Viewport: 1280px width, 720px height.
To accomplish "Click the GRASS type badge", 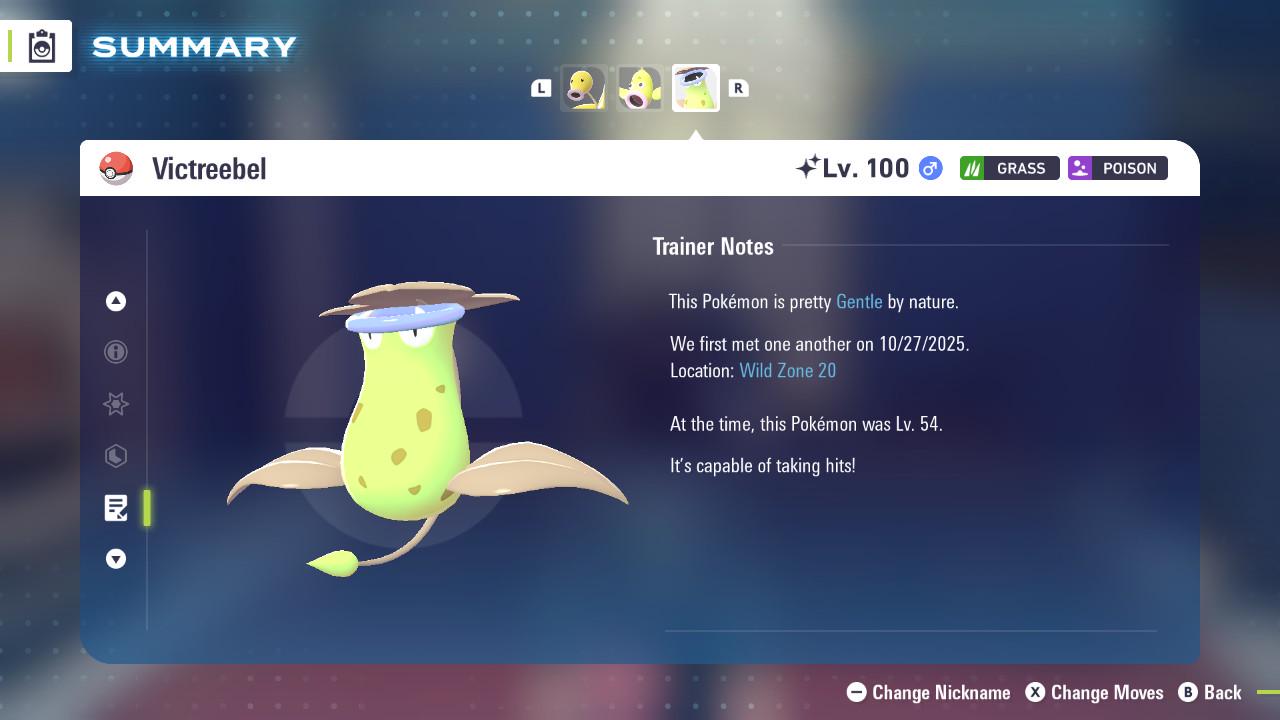I will pyautogui.click(x=1009, y=168).
